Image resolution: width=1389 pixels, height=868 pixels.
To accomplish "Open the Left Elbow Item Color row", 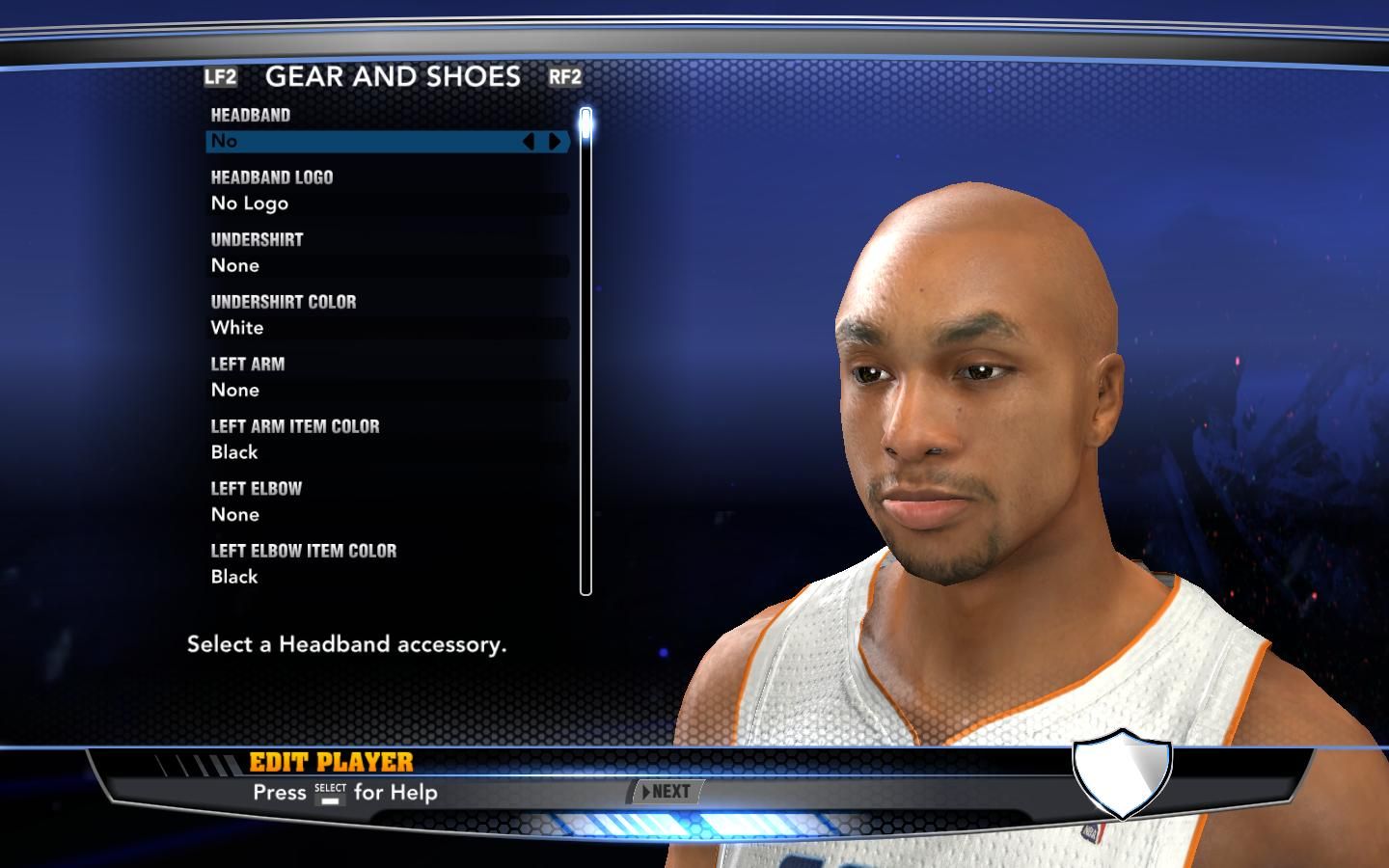I will (x=388, y=577).
